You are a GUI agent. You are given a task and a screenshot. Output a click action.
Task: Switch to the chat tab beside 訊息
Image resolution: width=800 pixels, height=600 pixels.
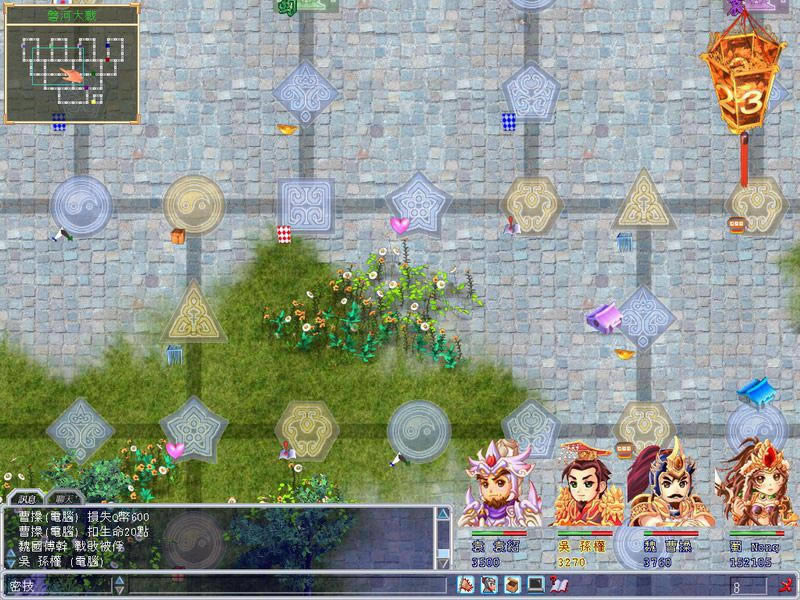(x=68, y=497)
